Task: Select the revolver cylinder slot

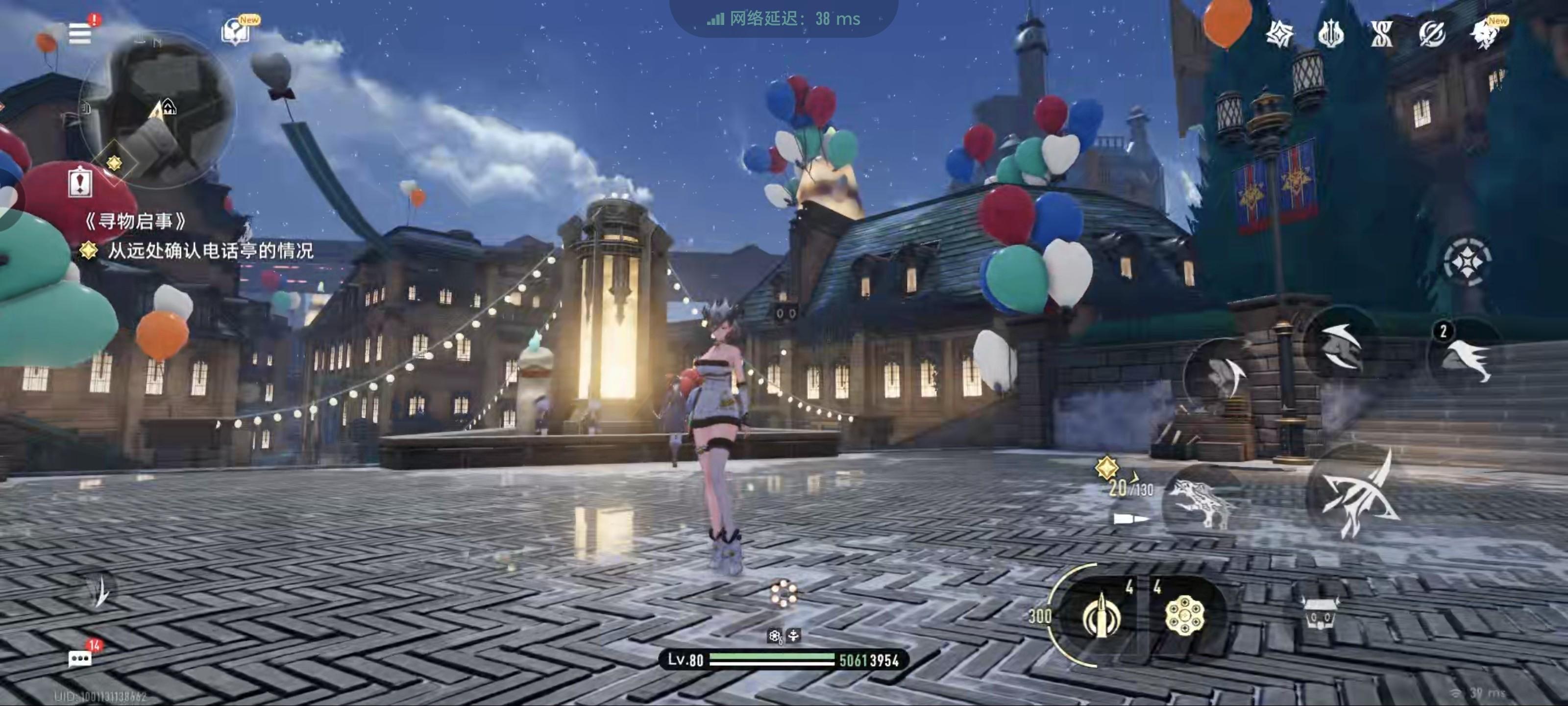Action: [x=1183, y=616]
